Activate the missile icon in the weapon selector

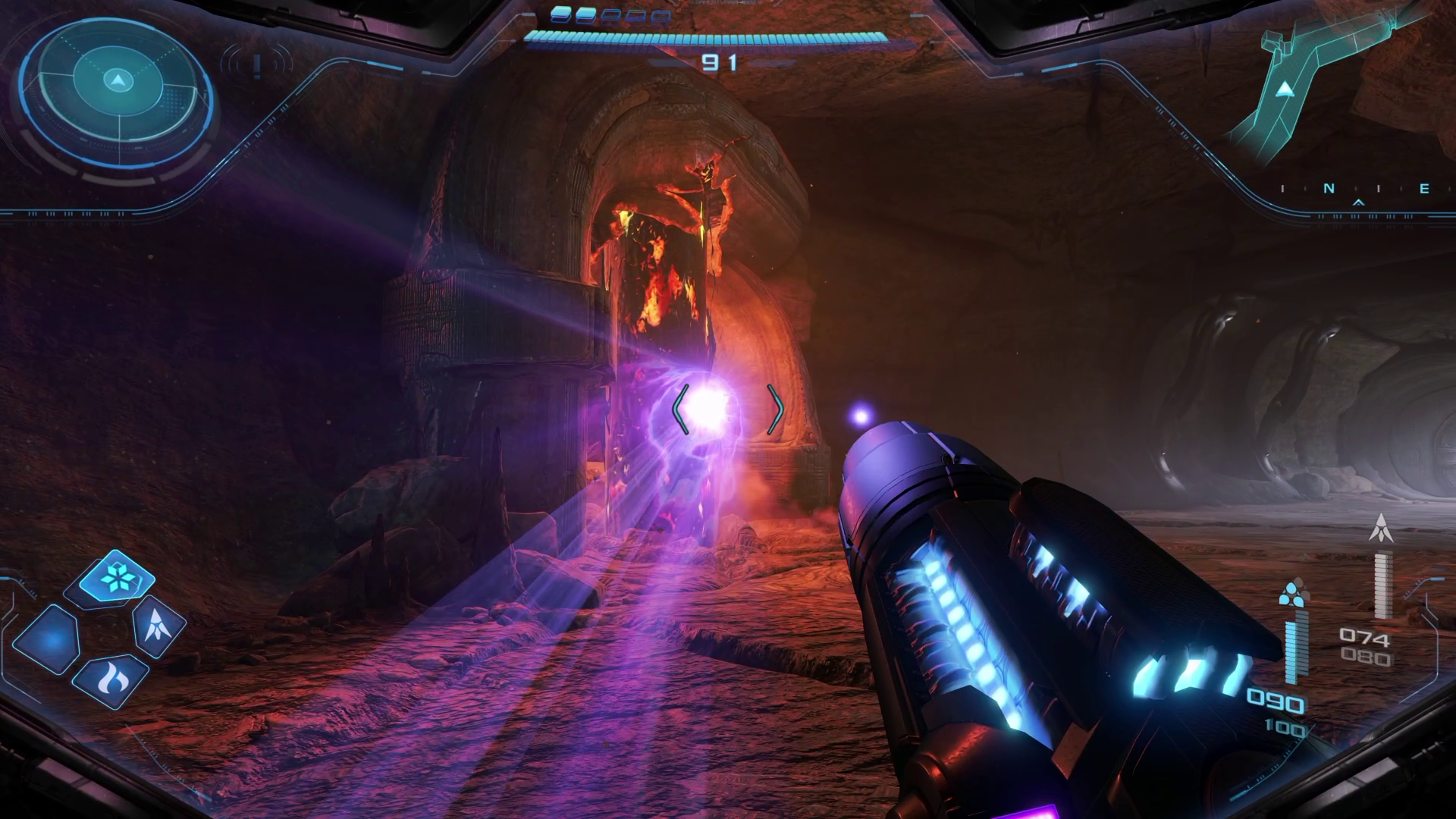coord(158,625)
